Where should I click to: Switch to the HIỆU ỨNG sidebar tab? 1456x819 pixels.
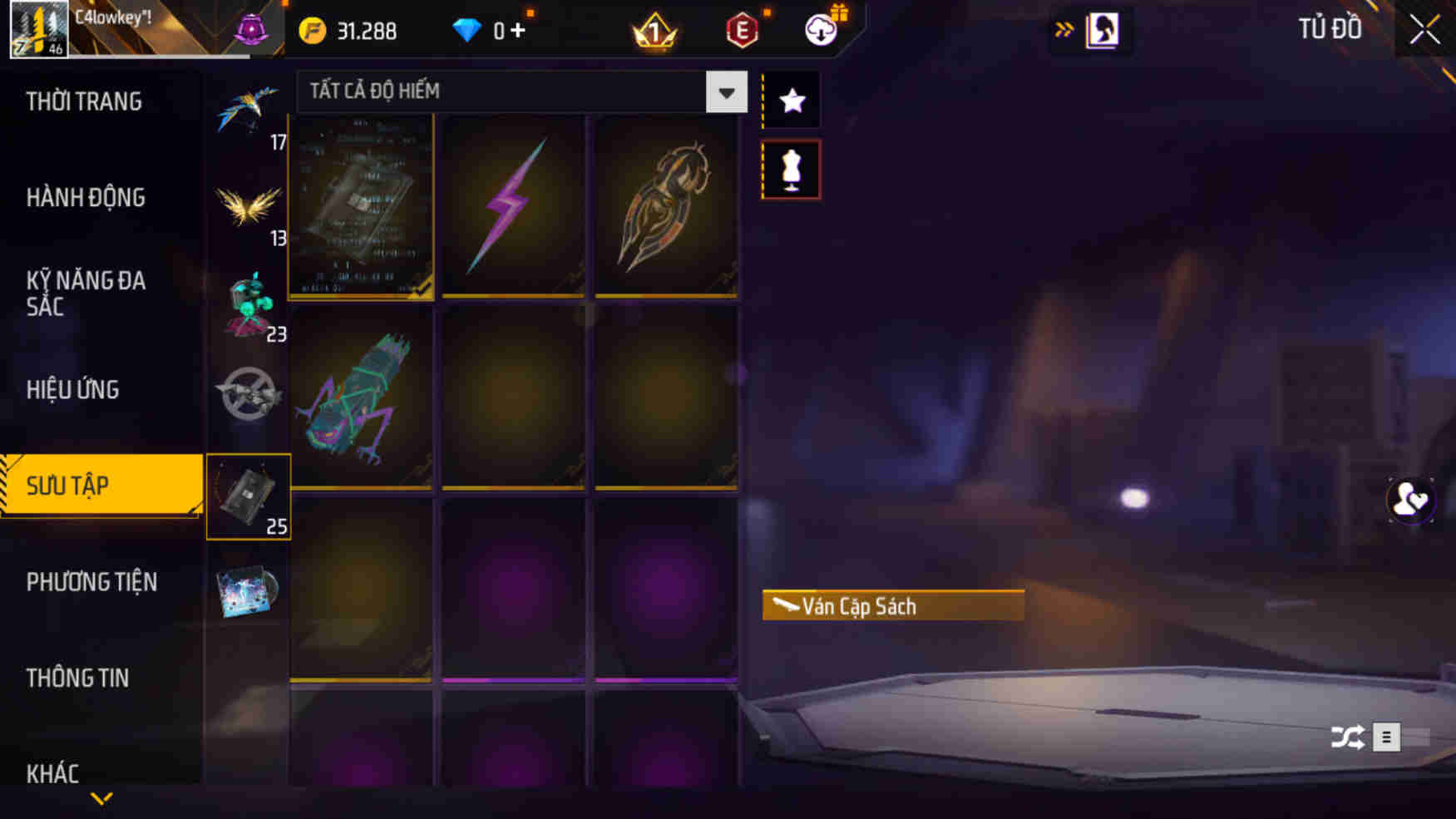[x=73, y=389]
